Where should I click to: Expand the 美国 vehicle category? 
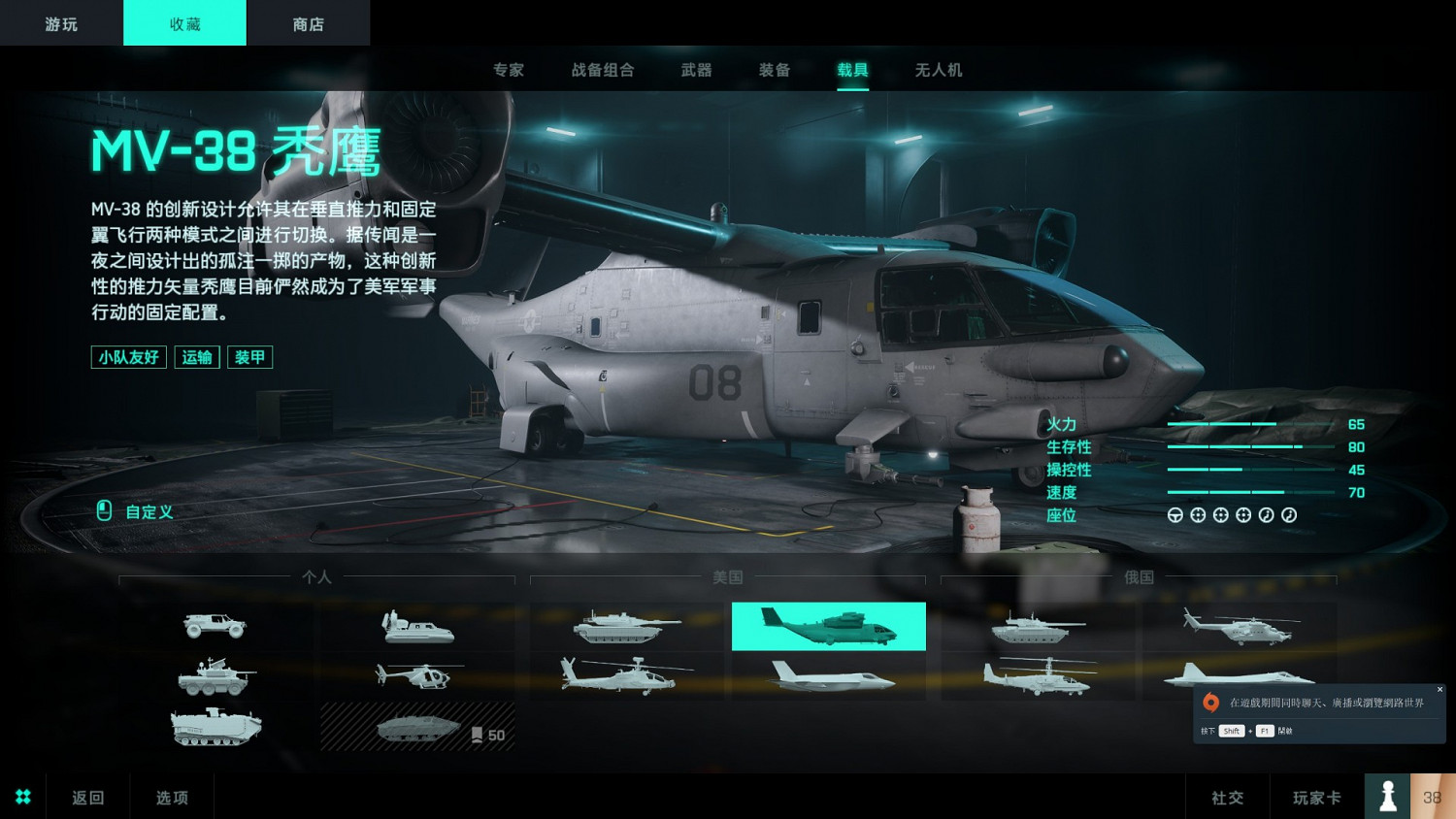pos(728,576)
